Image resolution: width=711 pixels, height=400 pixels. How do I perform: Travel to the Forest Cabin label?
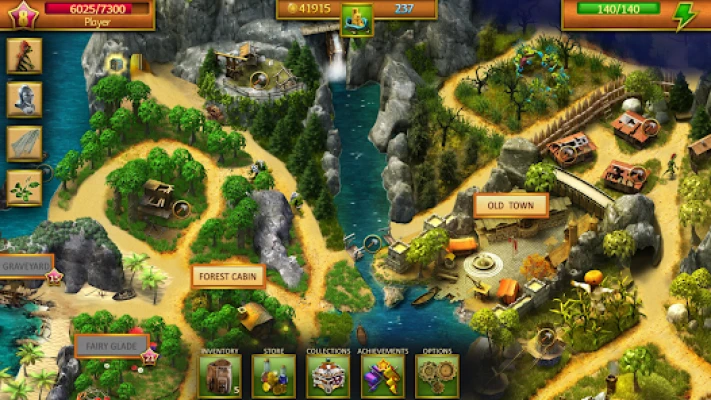[x=228, y=276]
